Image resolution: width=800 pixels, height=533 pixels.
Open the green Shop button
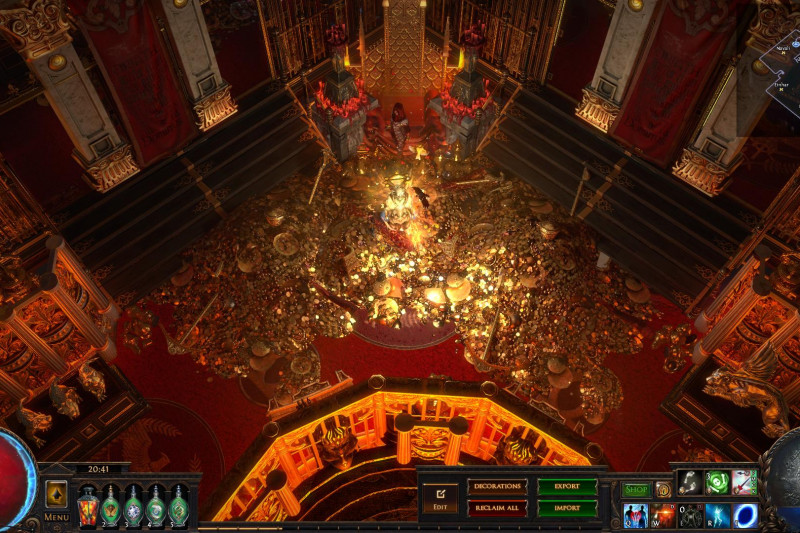pos(636,490)
